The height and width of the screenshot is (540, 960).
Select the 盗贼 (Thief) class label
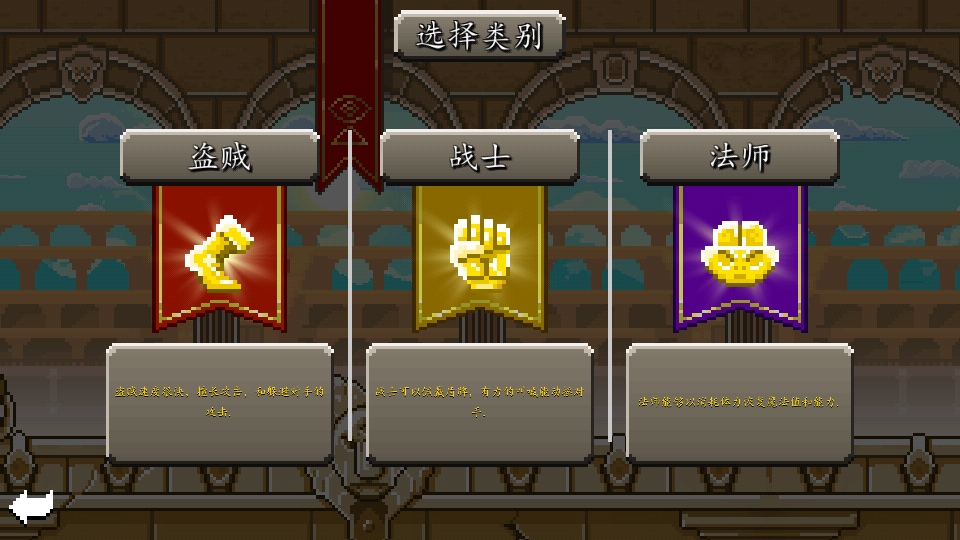pyautogui.click(x=220, y=157)
